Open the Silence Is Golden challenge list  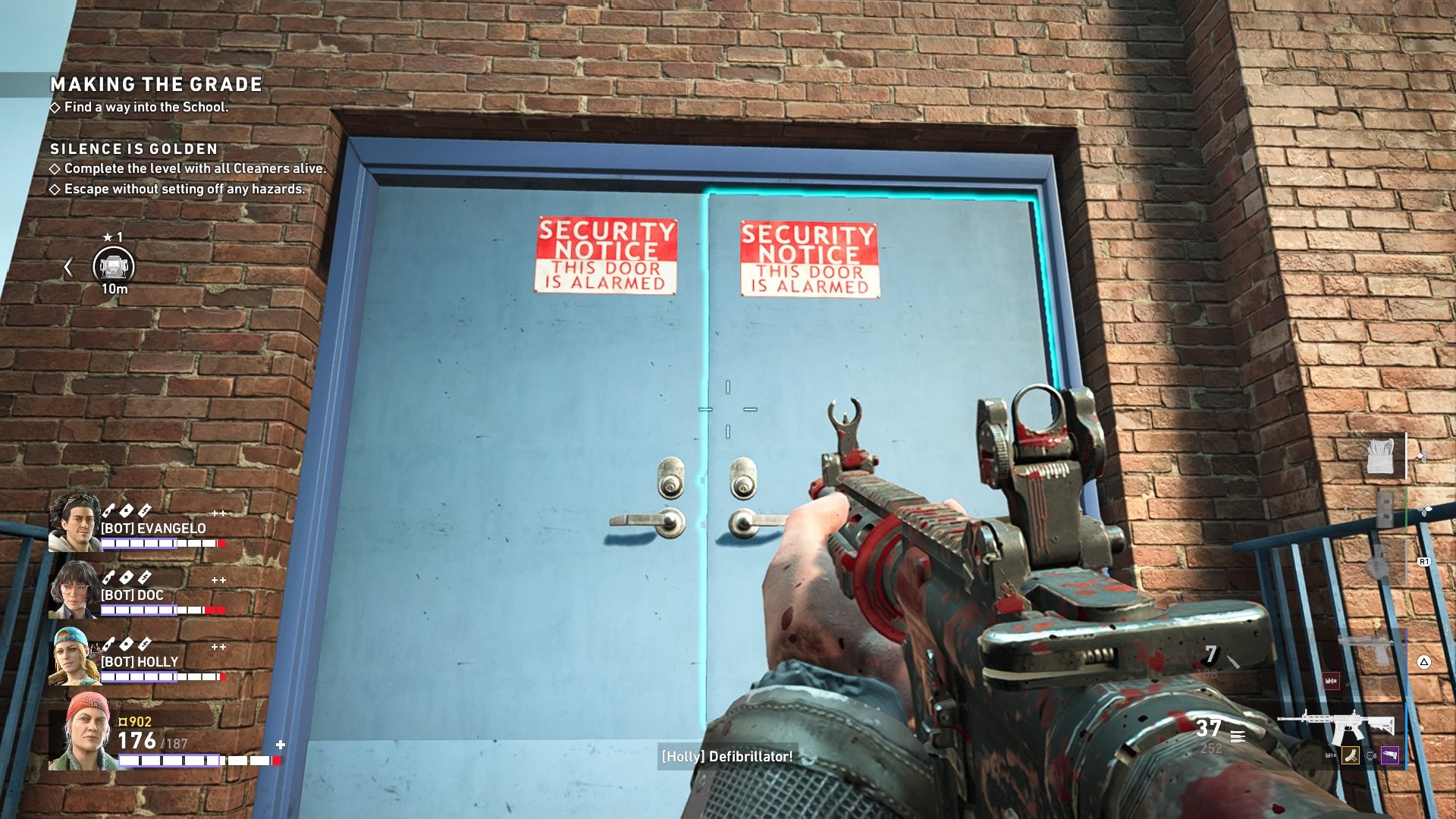[134, 149]
